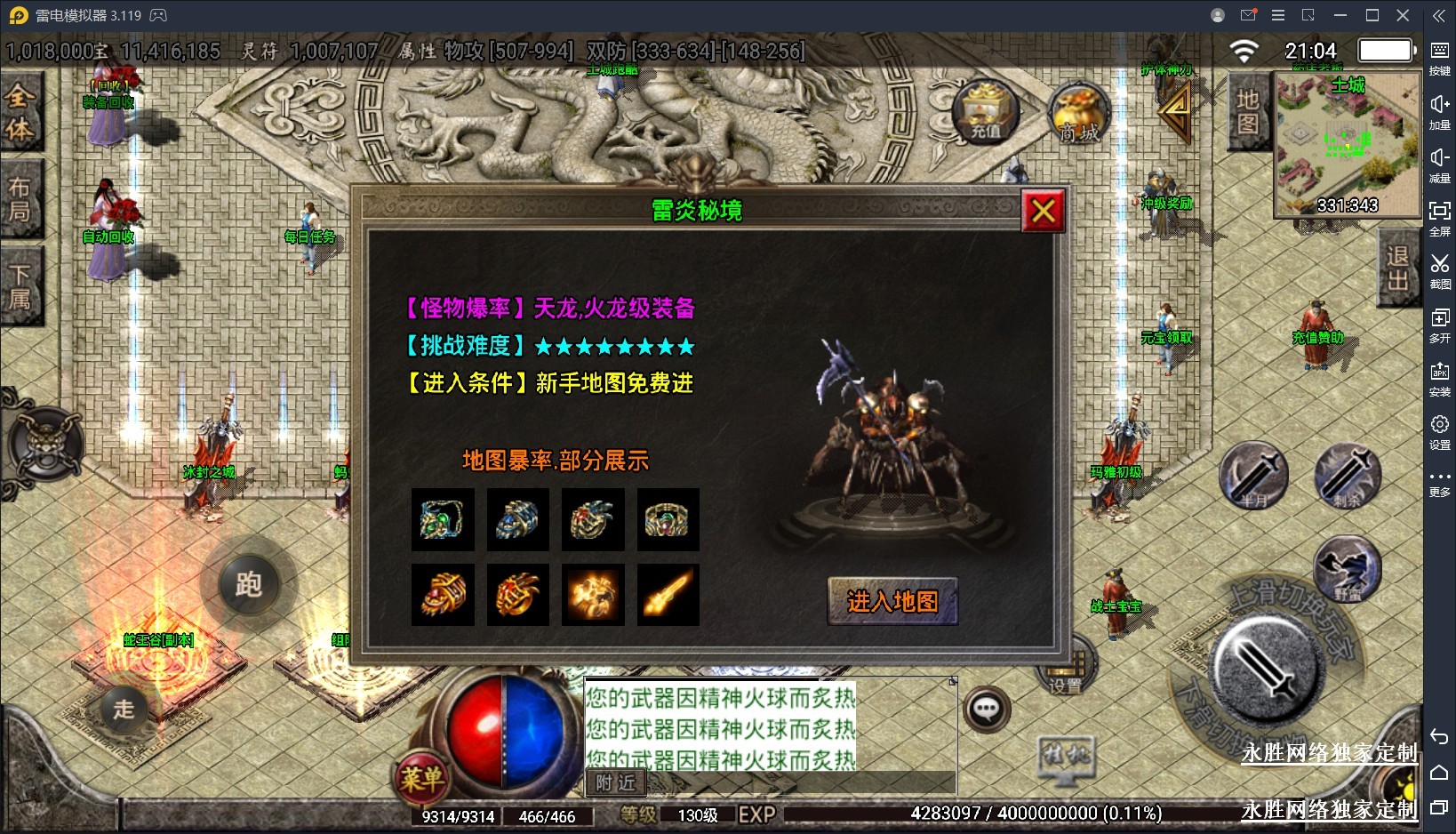Open the 菜单 menu orb

point(420,779)
